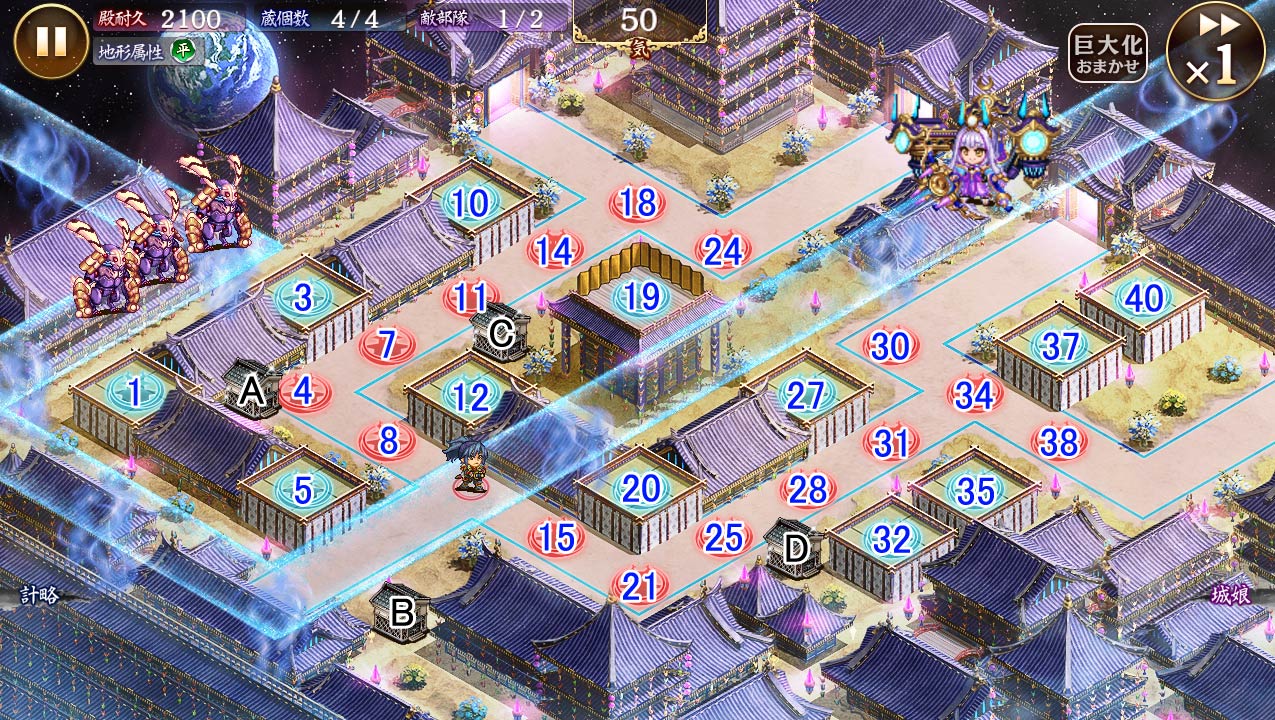Viewport: 1275px width, 720px height.
Task: Pick blue placement tile number 12
Action: tap(470, 398)
